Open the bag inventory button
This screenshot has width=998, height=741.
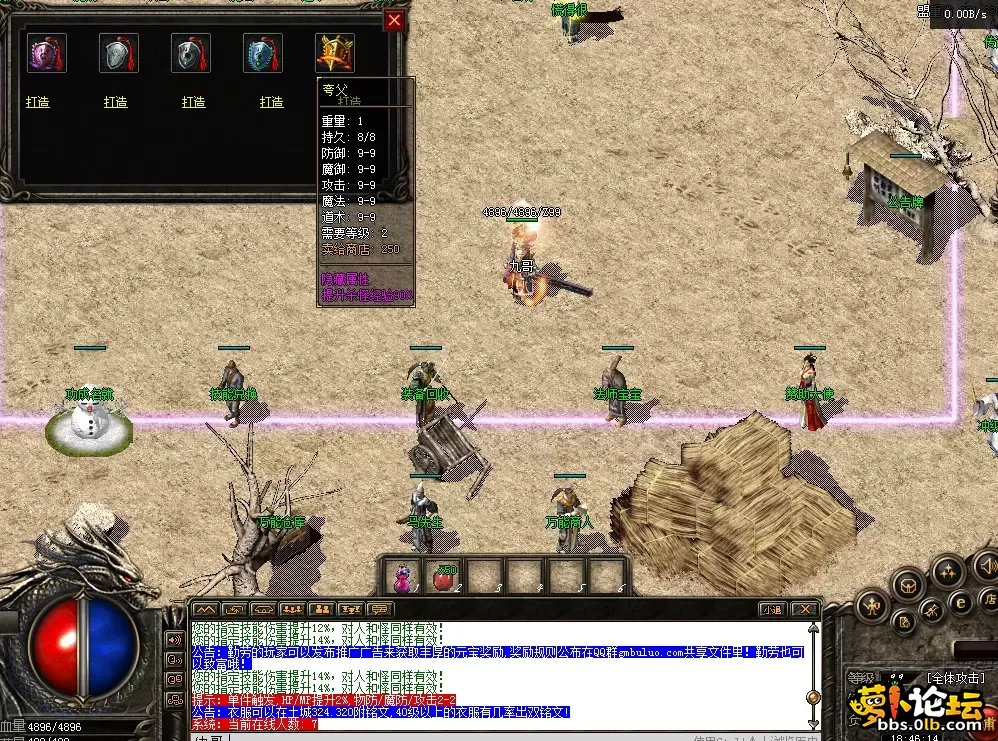point(908,584)
